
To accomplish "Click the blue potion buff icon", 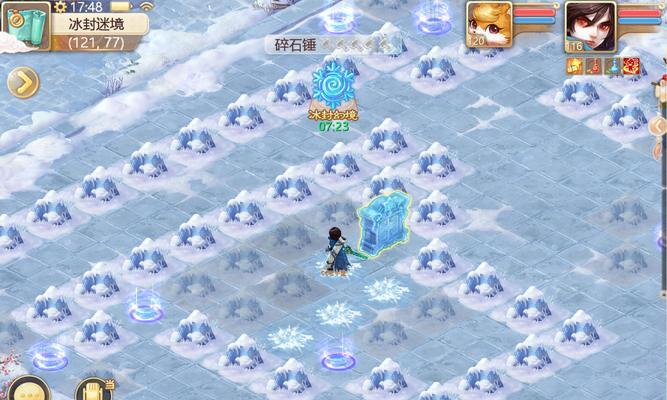I will (612, 66).
